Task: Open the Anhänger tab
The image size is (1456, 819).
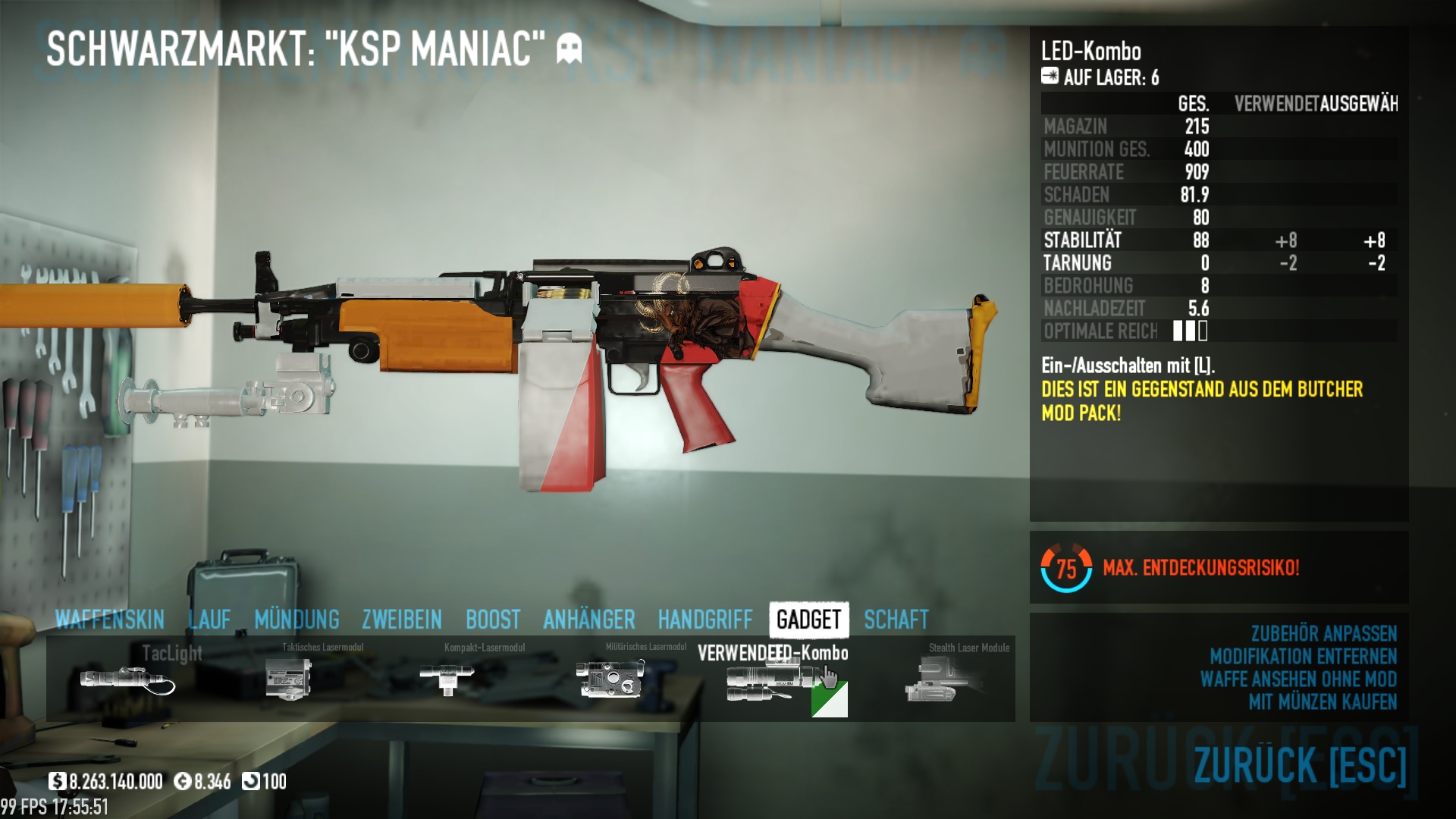Action: tap(589, 620)
